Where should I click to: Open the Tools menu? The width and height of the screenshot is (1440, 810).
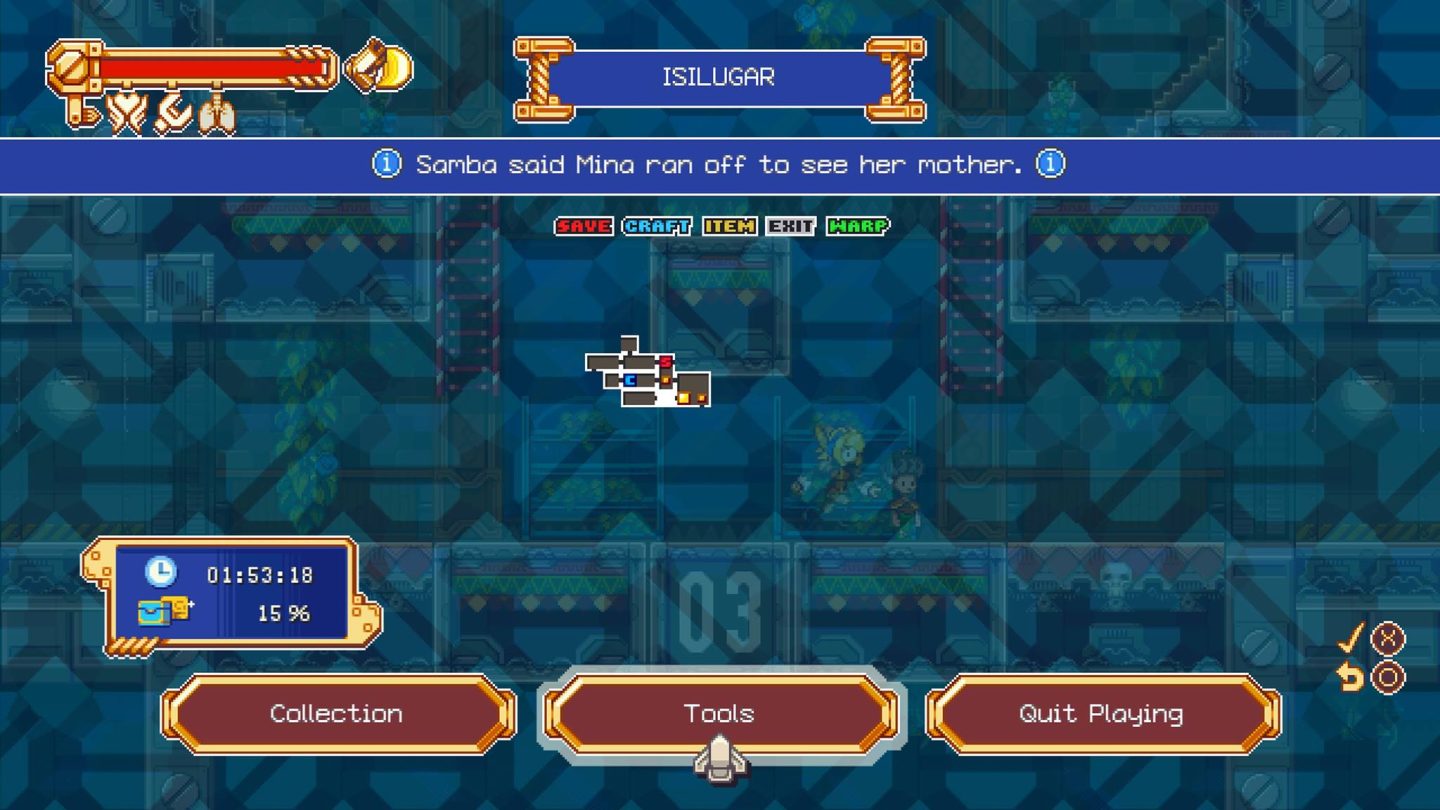click(719, 714)
